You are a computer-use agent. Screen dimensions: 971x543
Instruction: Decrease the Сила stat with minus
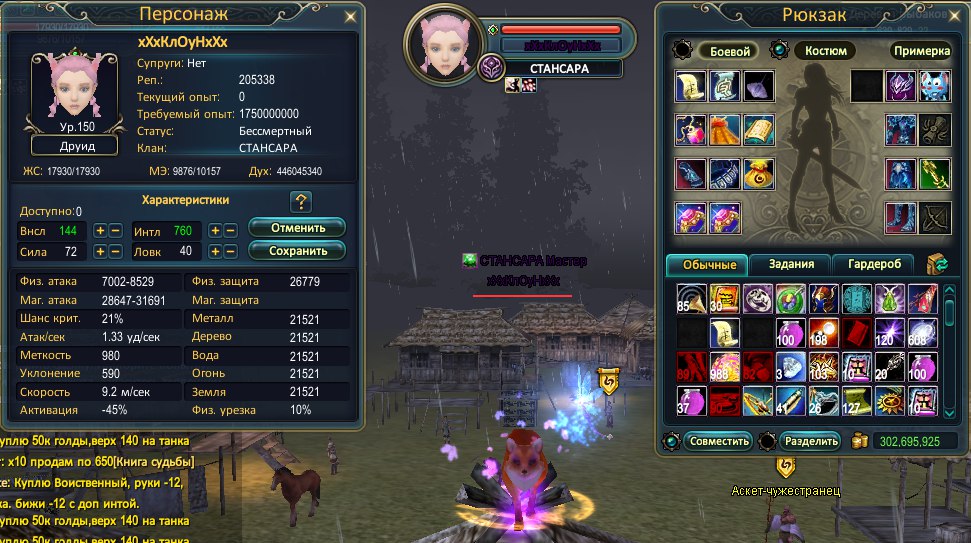tap(115, 252)
